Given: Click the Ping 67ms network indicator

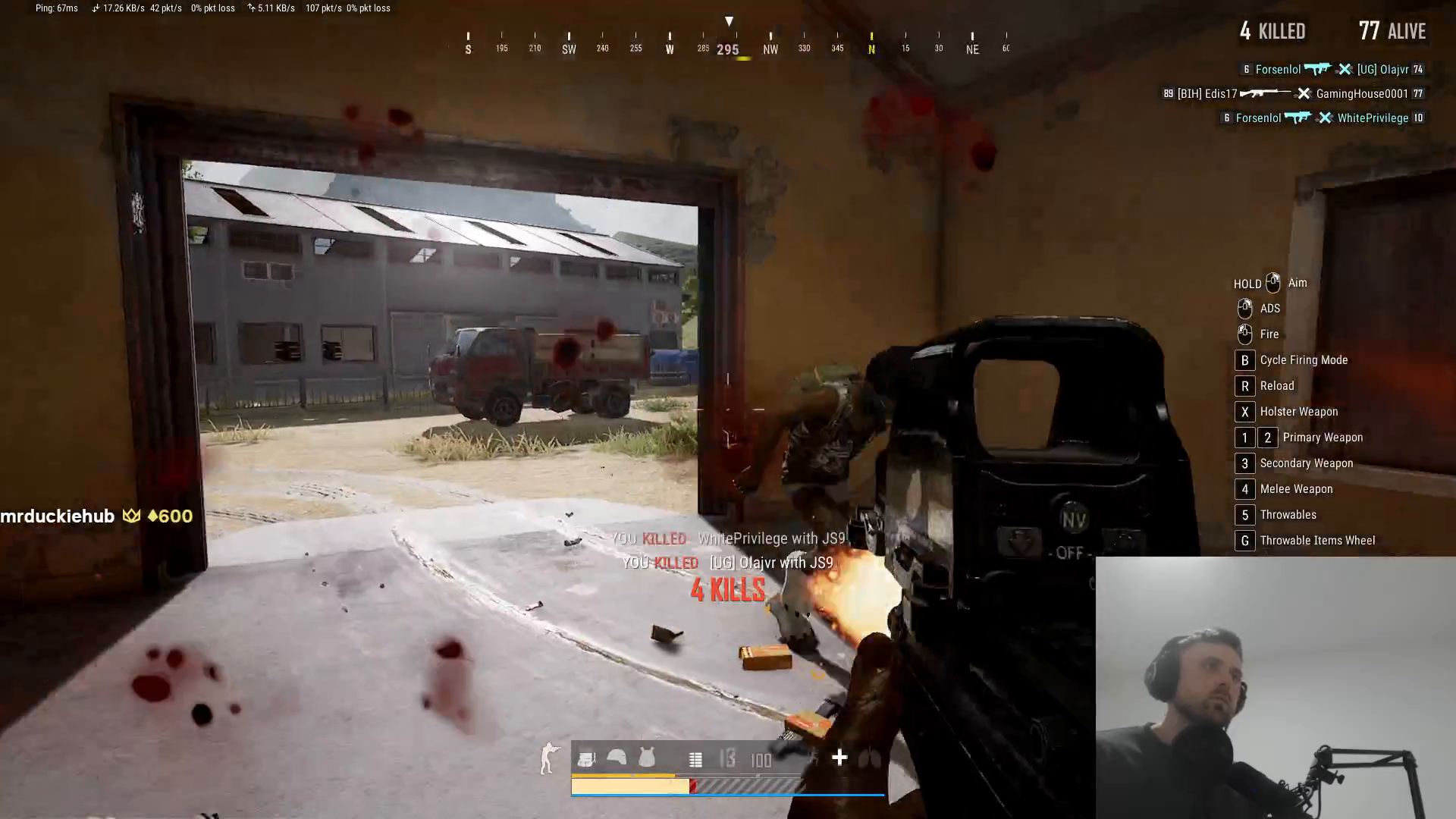Looking at the screenshot, I should click(x=55, y=8).
